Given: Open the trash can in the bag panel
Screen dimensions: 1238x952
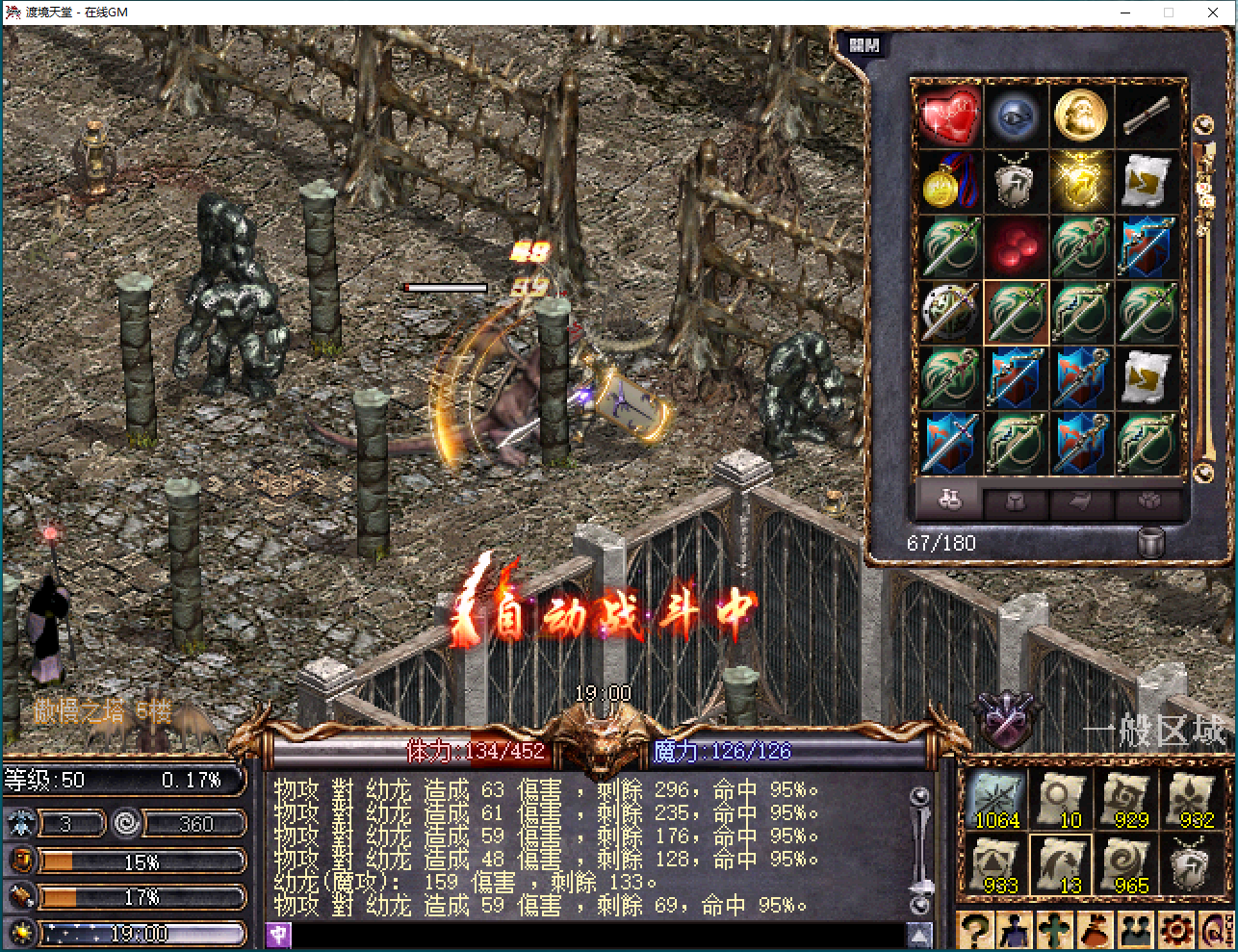Looking at the screenshot, I should [1151, 543].
